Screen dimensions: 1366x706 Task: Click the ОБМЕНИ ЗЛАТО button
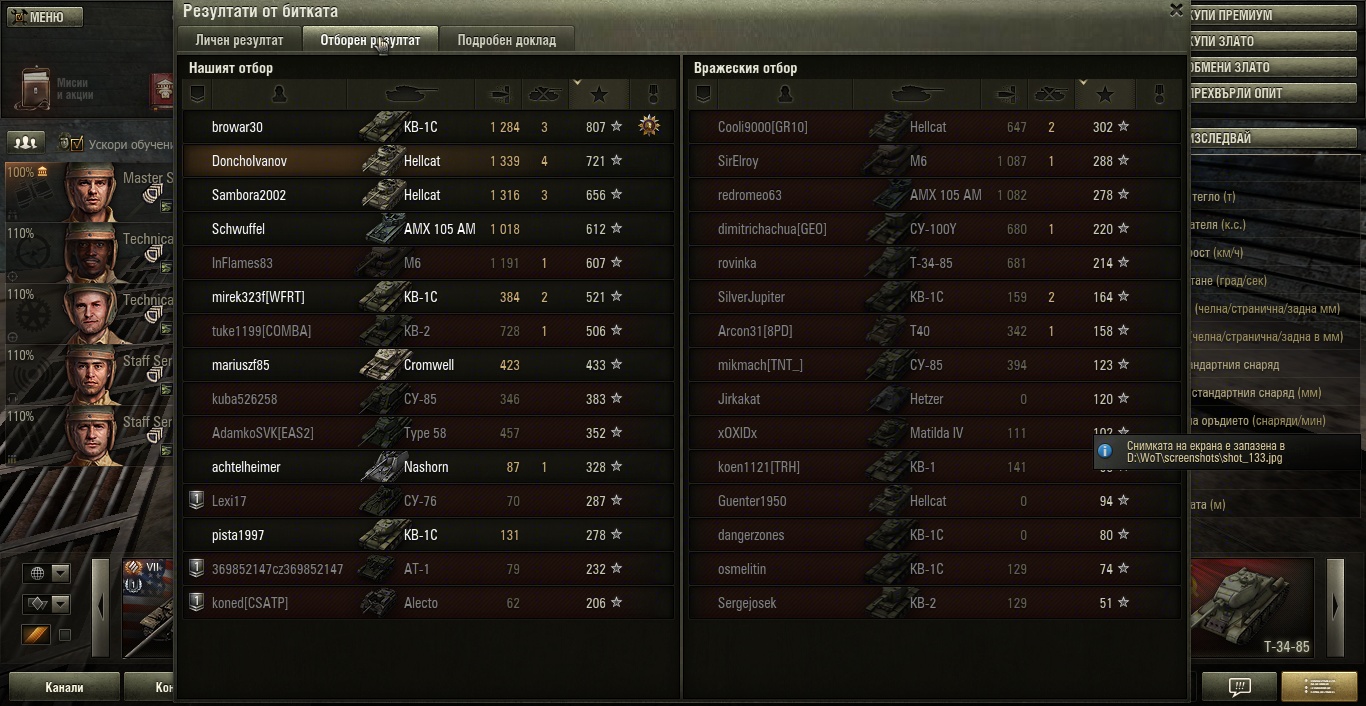1270,67
